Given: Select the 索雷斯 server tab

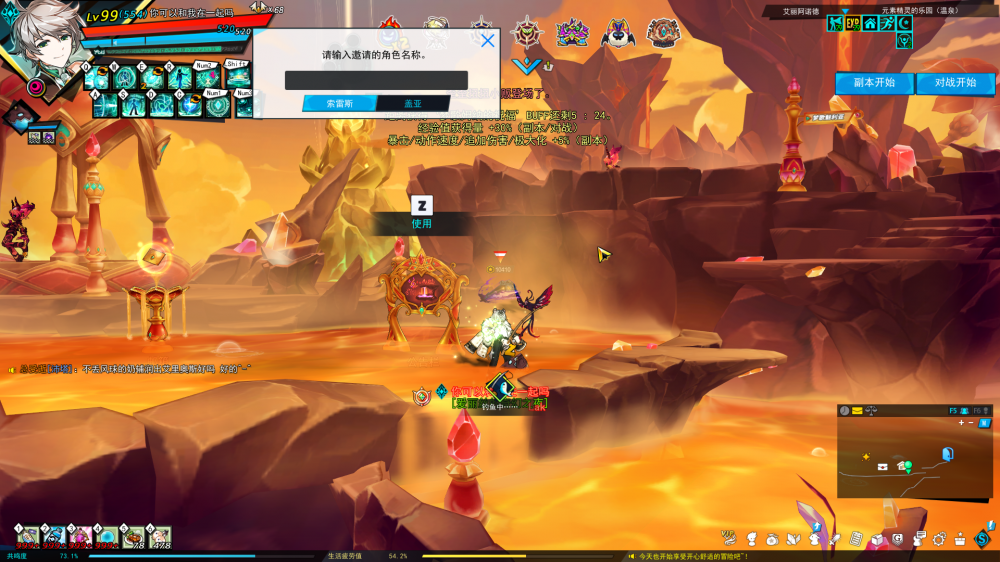Looking at the screenshot, I should click(339, 103).
